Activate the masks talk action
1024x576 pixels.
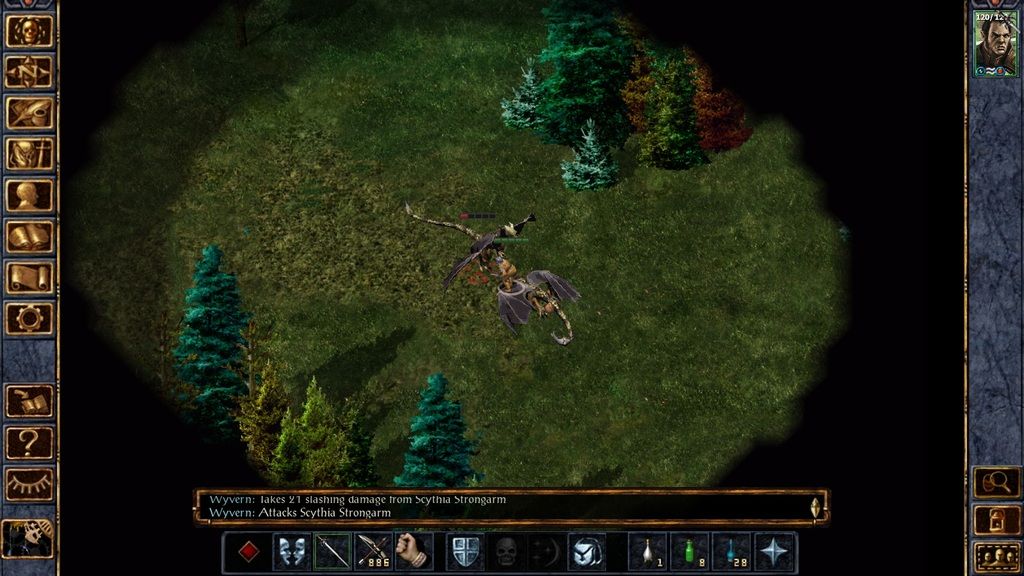[x=292, y=552]
